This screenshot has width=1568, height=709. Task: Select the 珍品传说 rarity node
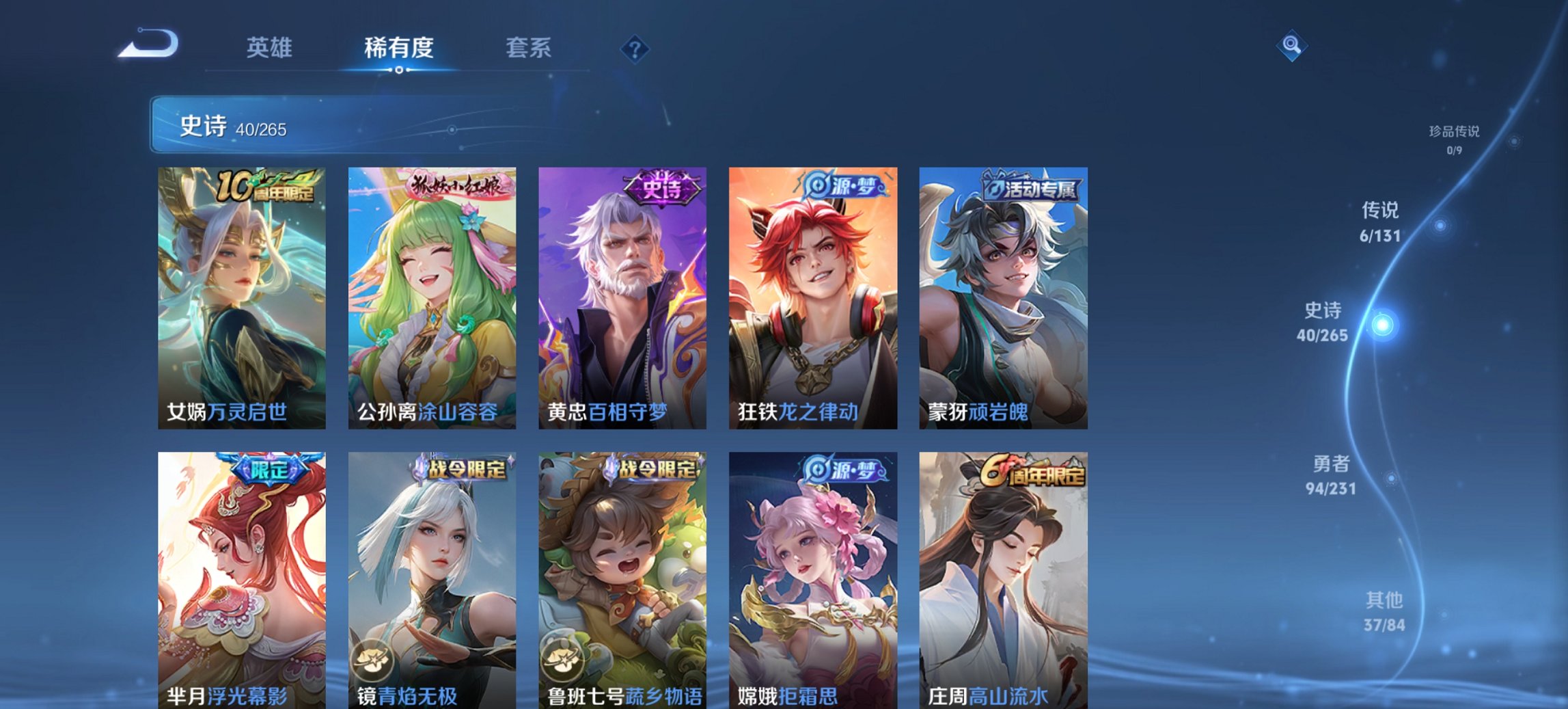point(1457,133)
